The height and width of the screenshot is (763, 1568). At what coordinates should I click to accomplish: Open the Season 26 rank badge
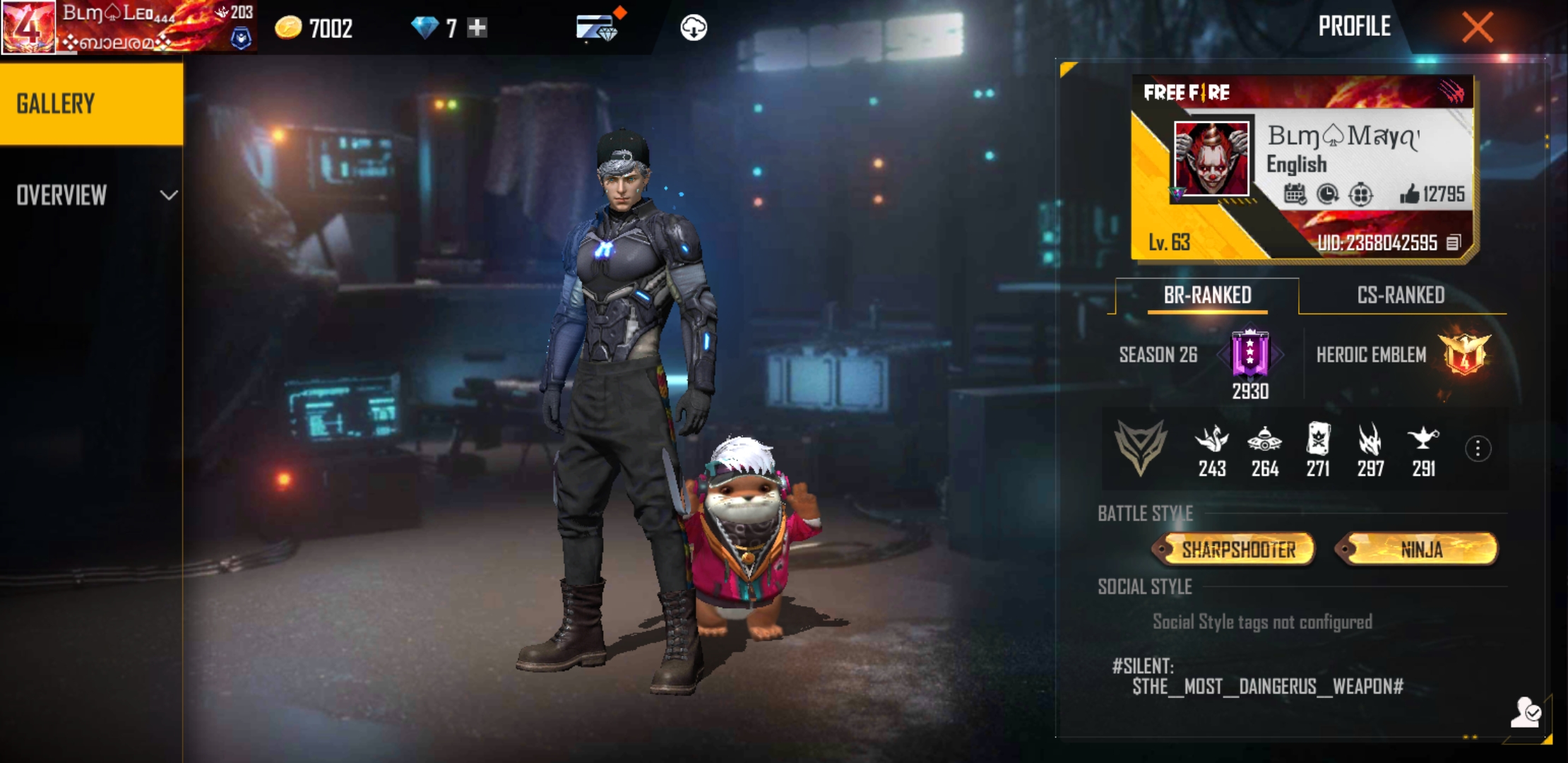pyautogui.click(x=1249, y=353)
